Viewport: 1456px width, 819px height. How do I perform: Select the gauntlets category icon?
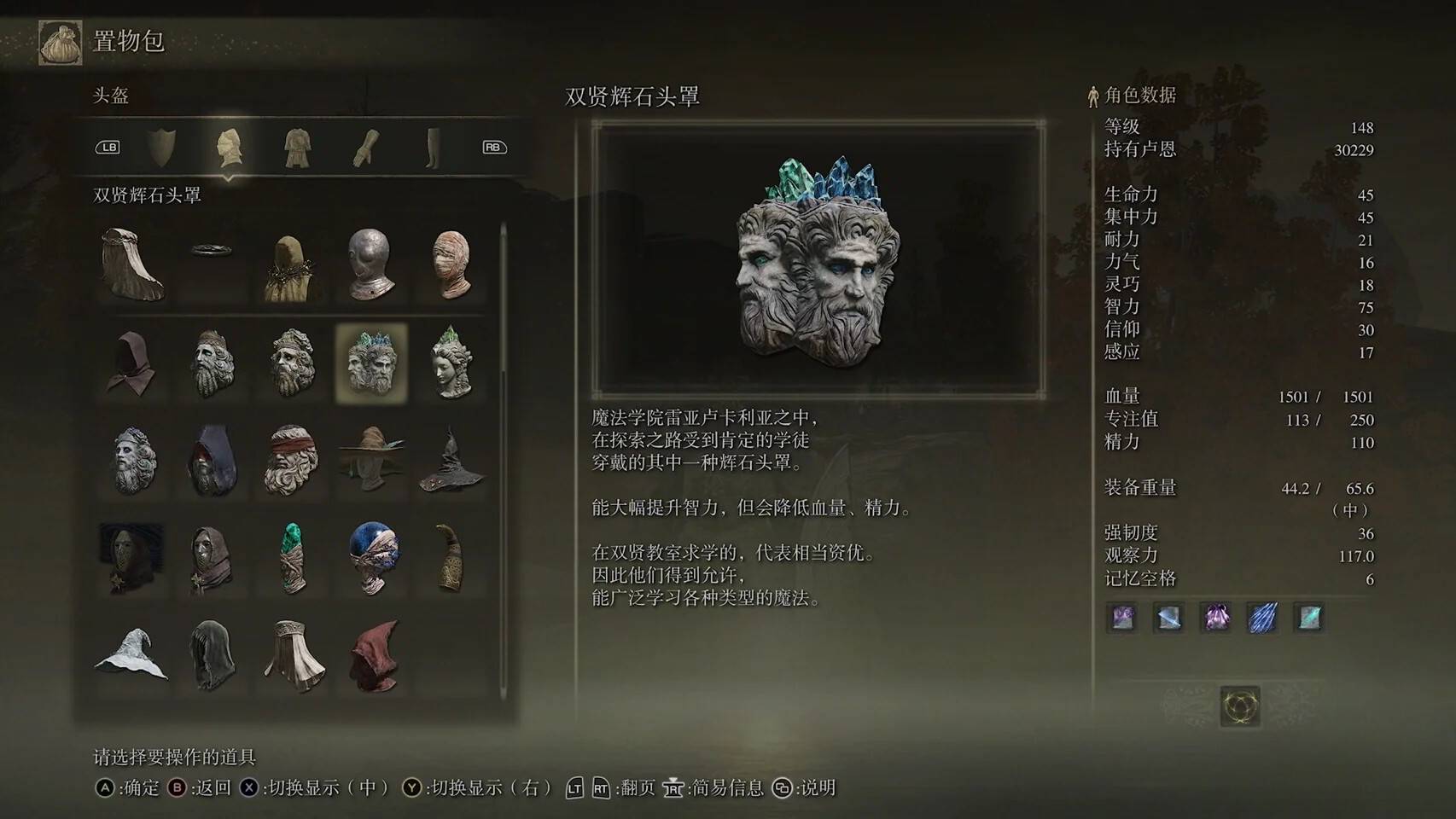click(x=365, y=147)
